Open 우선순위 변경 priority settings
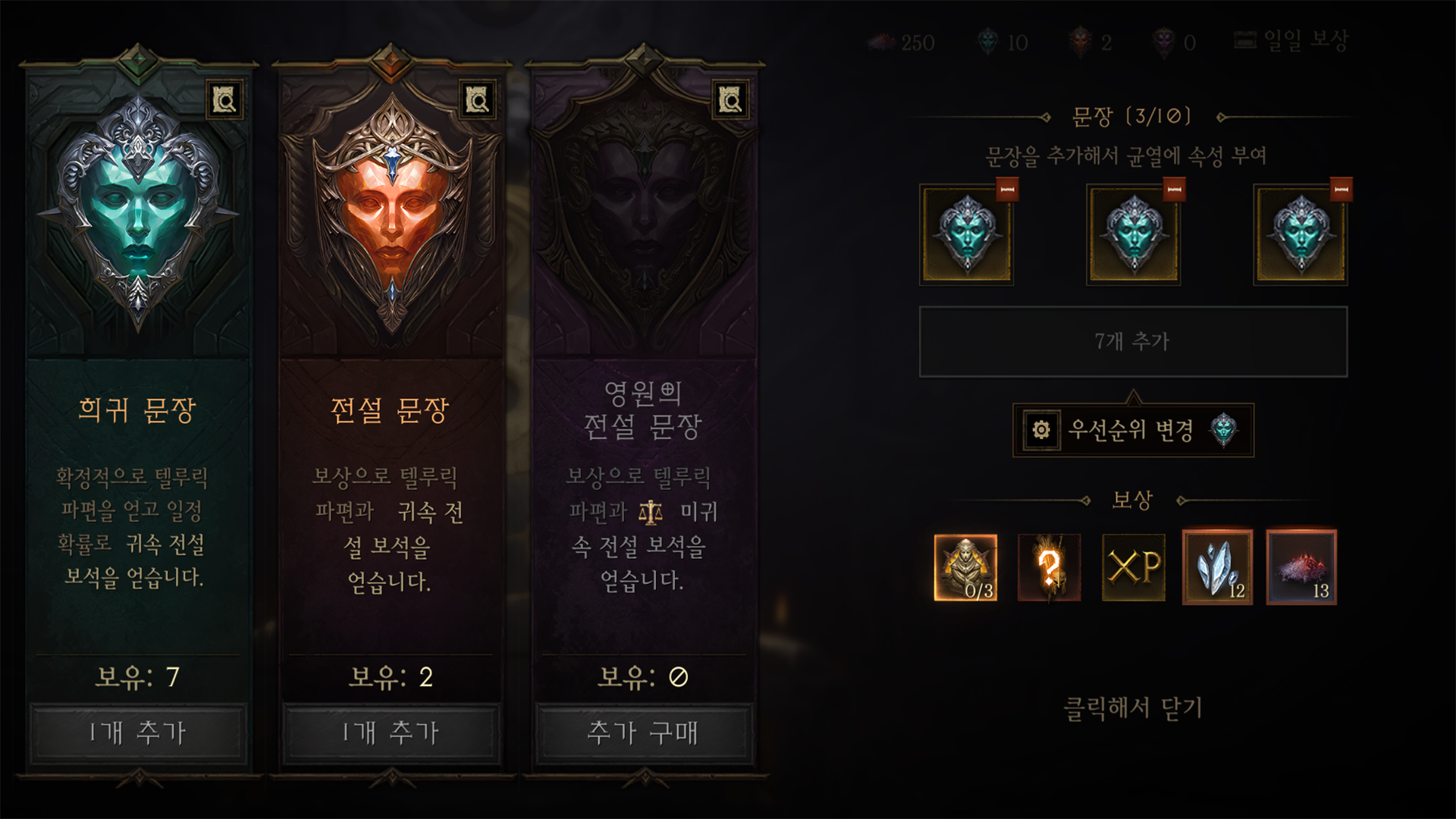Image resolution: width=1456 pixels, height=819 pixels. [1133, 430]
